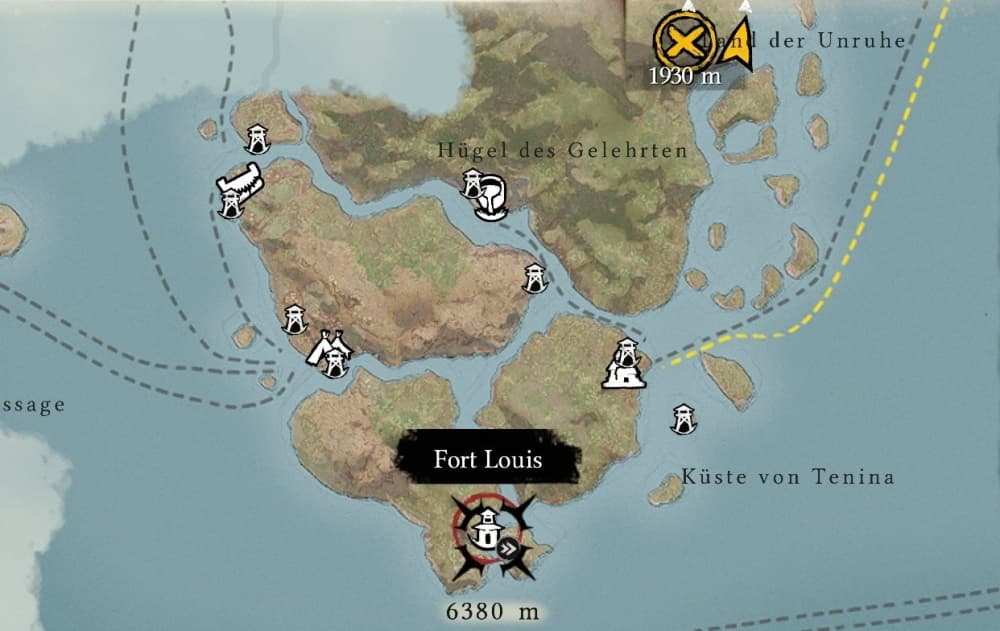Click the offshore tower above Küste von Tenina
1000x631 pixels.
(x=684, y=418)
